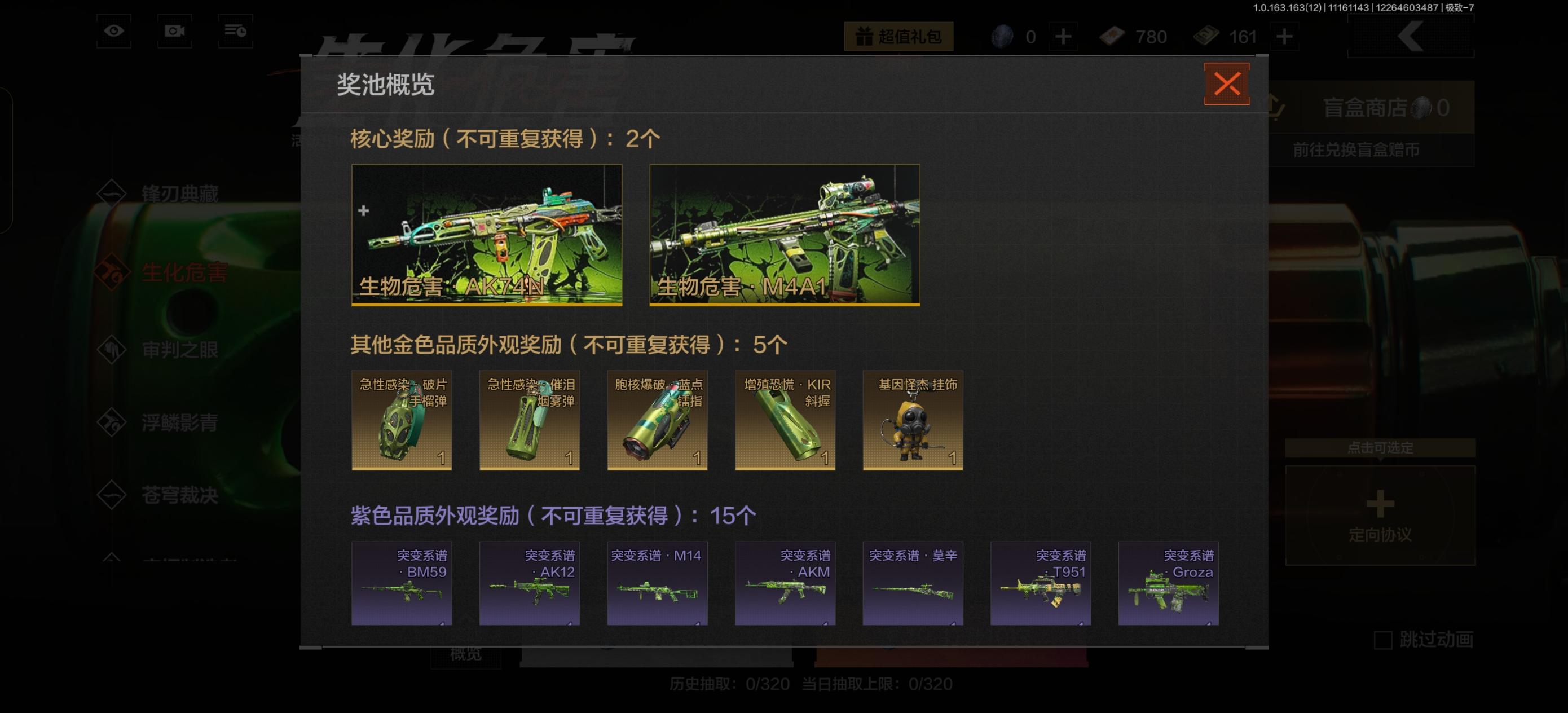Open the video recording camera icon
Image resolution: width=1568 pixels, height=713 pixels.
[x=175, y=32]
